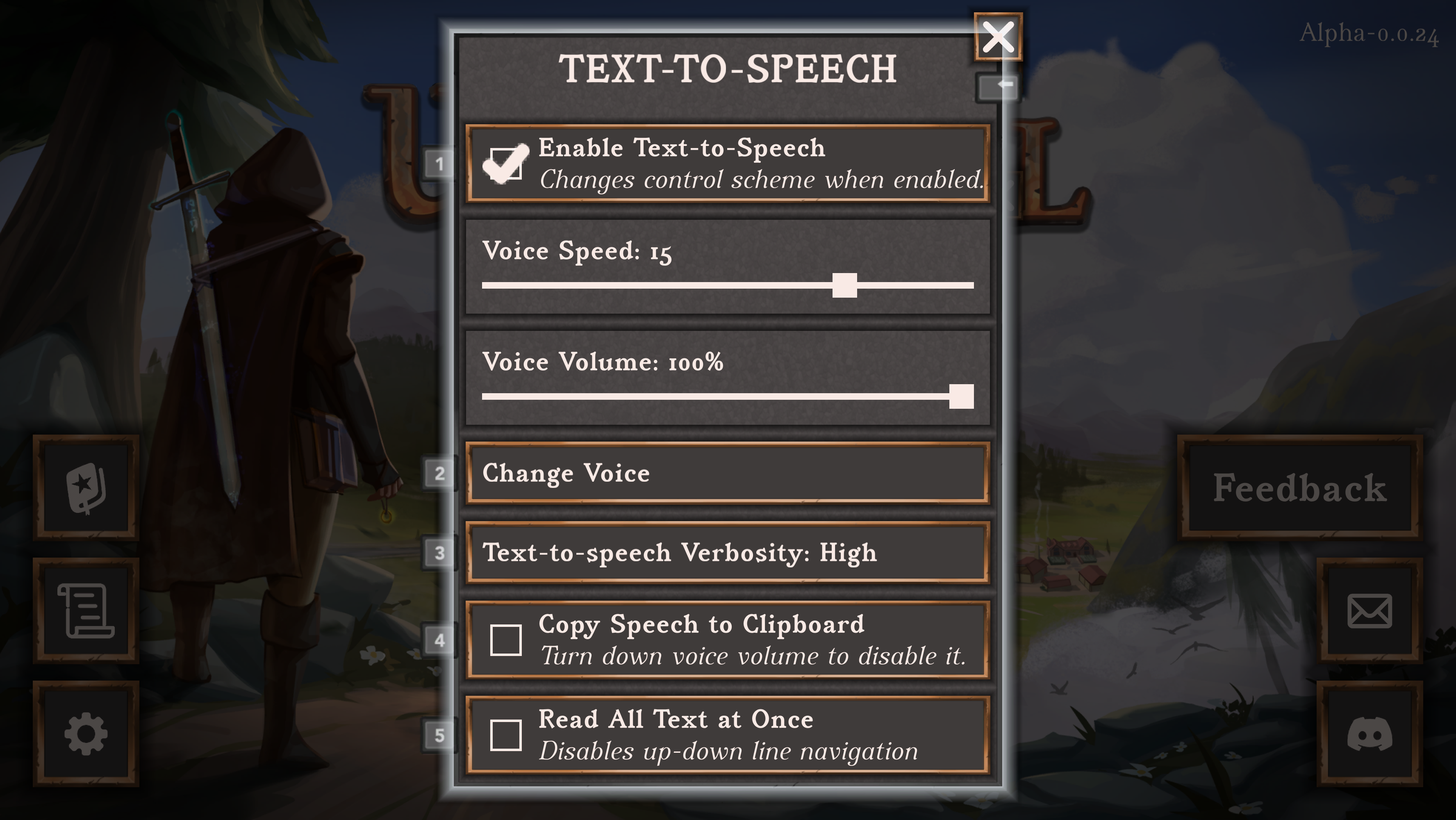Click the envelope mail icon on the right
Screen dimensions: 1456x820
click(1370, 611)
